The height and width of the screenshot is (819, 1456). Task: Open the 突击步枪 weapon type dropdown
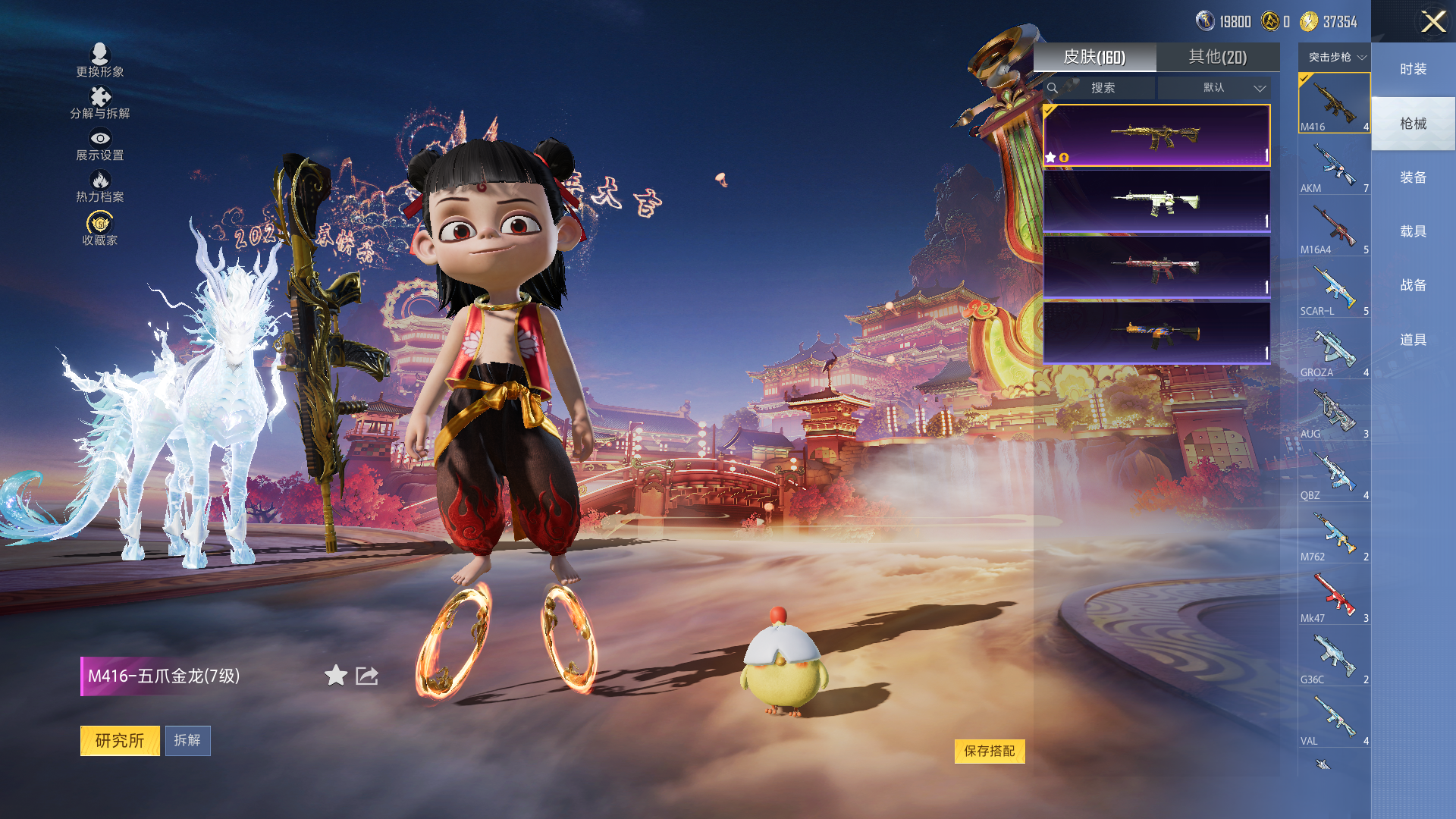click(1336, 57)
